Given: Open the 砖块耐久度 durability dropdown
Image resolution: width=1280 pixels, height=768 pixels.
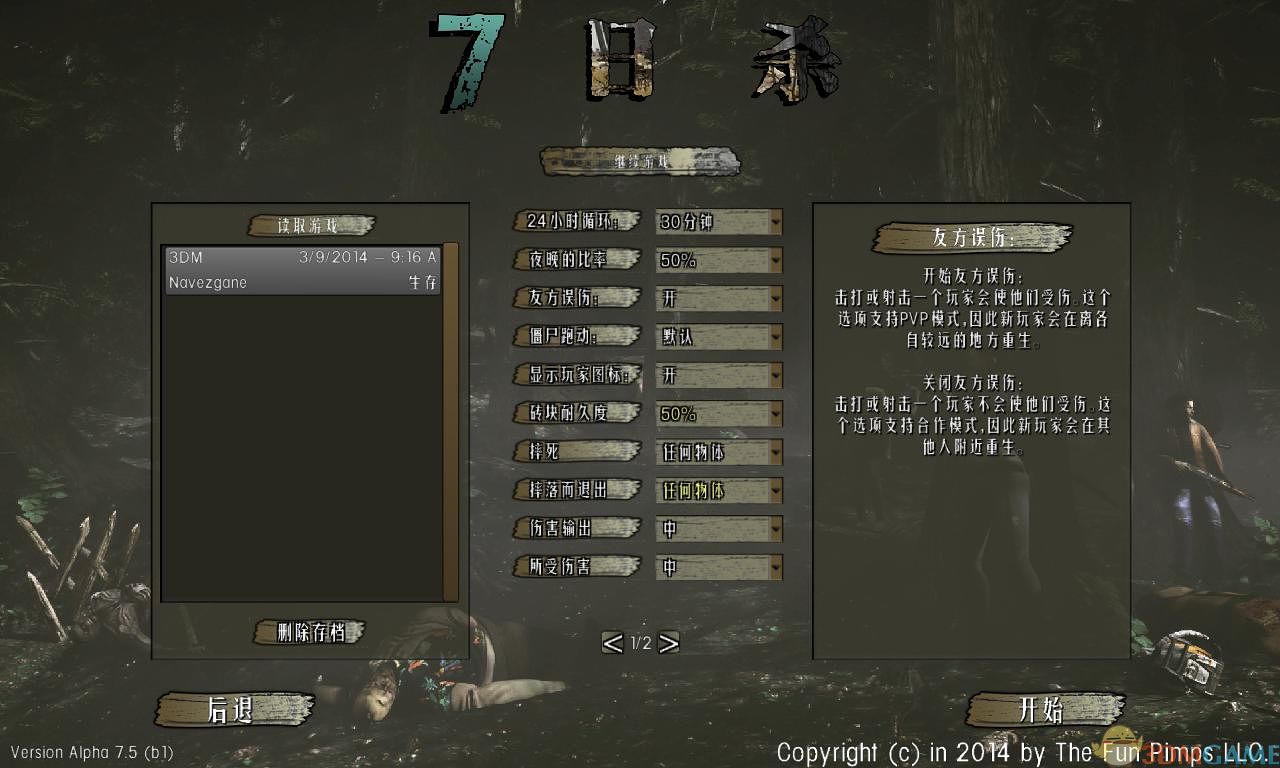Looking at the screenshot, I should (718, 413).
